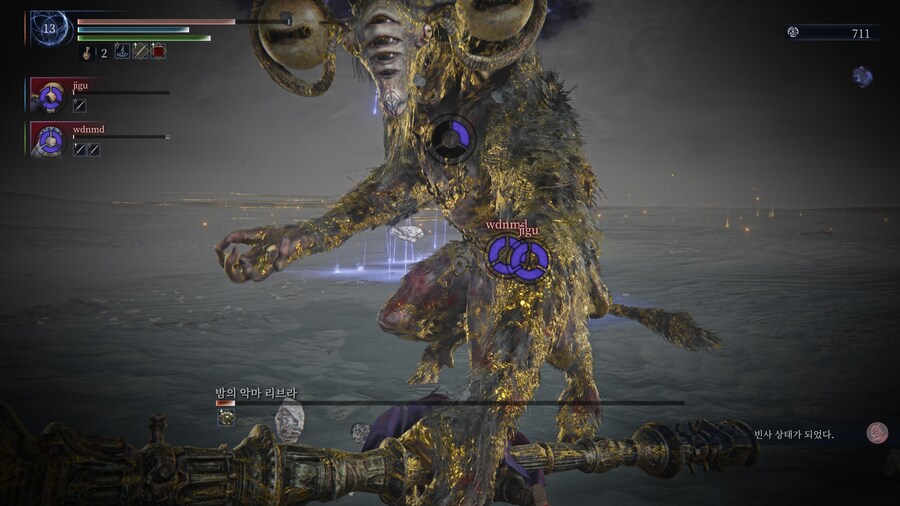Select teammate jigu's portrait
Image resolution: width=900 pixels, height=506 pixels.
point(48,95)
